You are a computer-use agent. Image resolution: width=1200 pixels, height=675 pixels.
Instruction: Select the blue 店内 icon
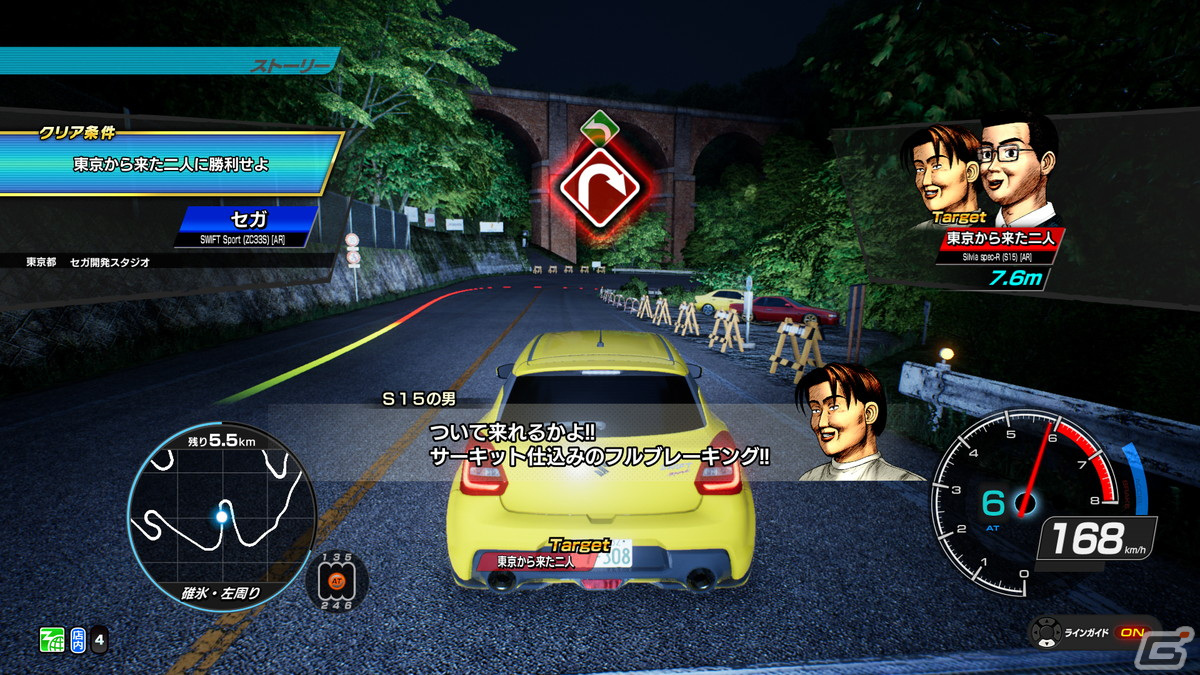[79, 639]
